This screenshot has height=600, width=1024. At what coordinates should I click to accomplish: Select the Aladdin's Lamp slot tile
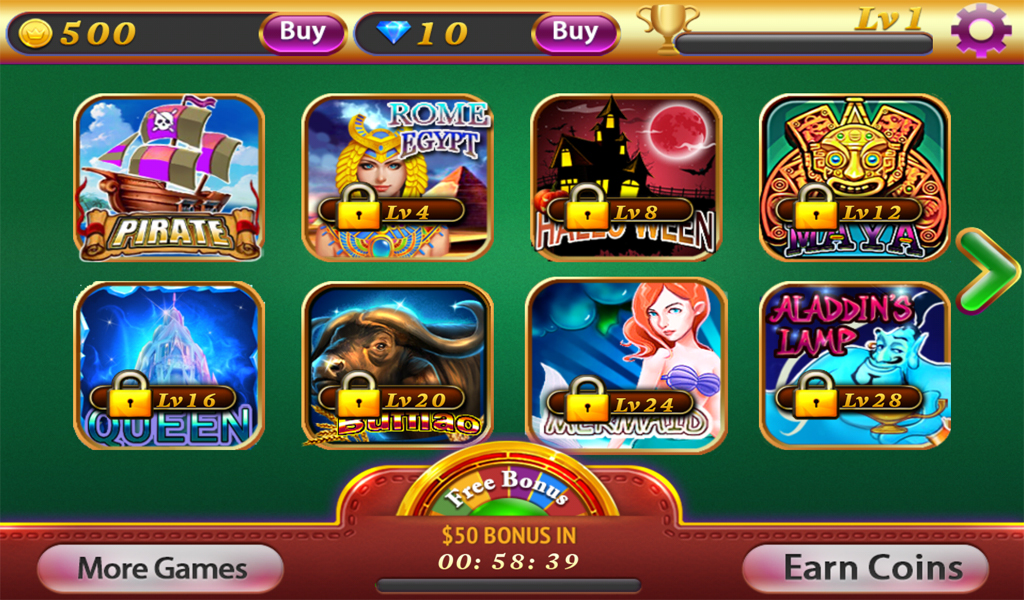854,365
